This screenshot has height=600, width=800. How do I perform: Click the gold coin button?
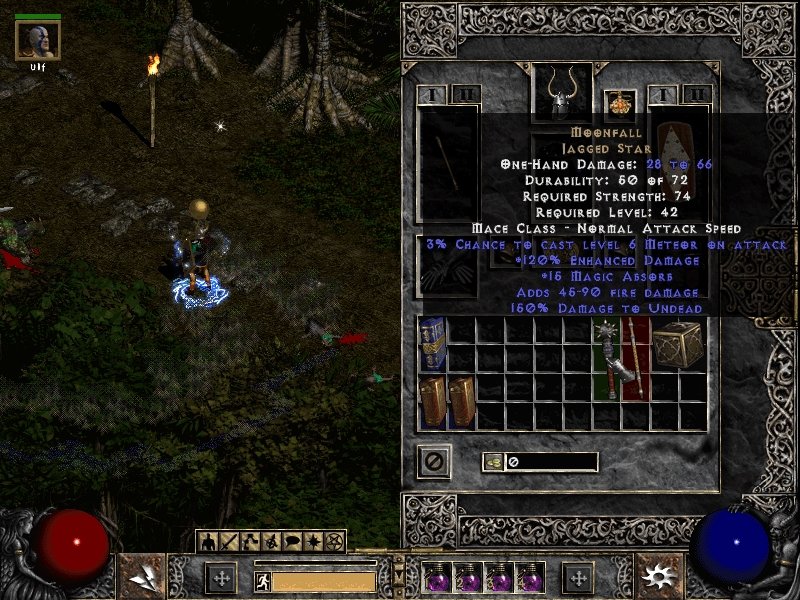pos(493,462)
